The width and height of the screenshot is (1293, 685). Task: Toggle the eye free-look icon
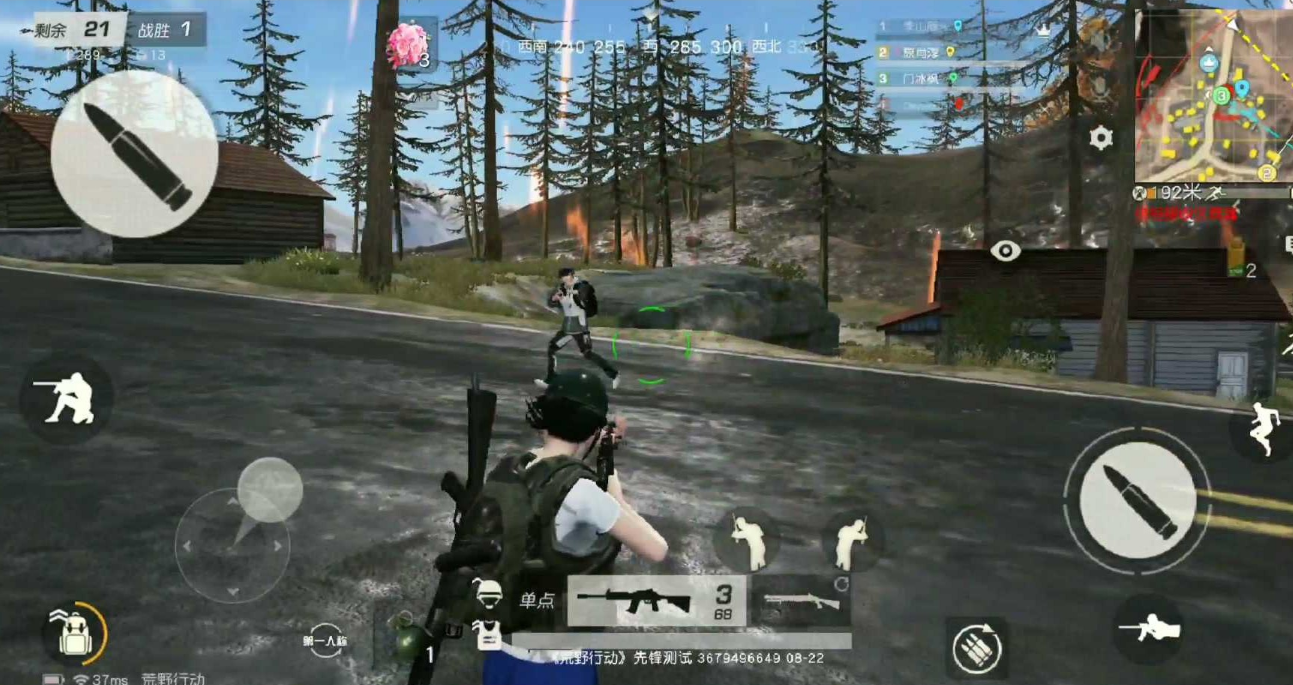click(x=1006, y=251)
